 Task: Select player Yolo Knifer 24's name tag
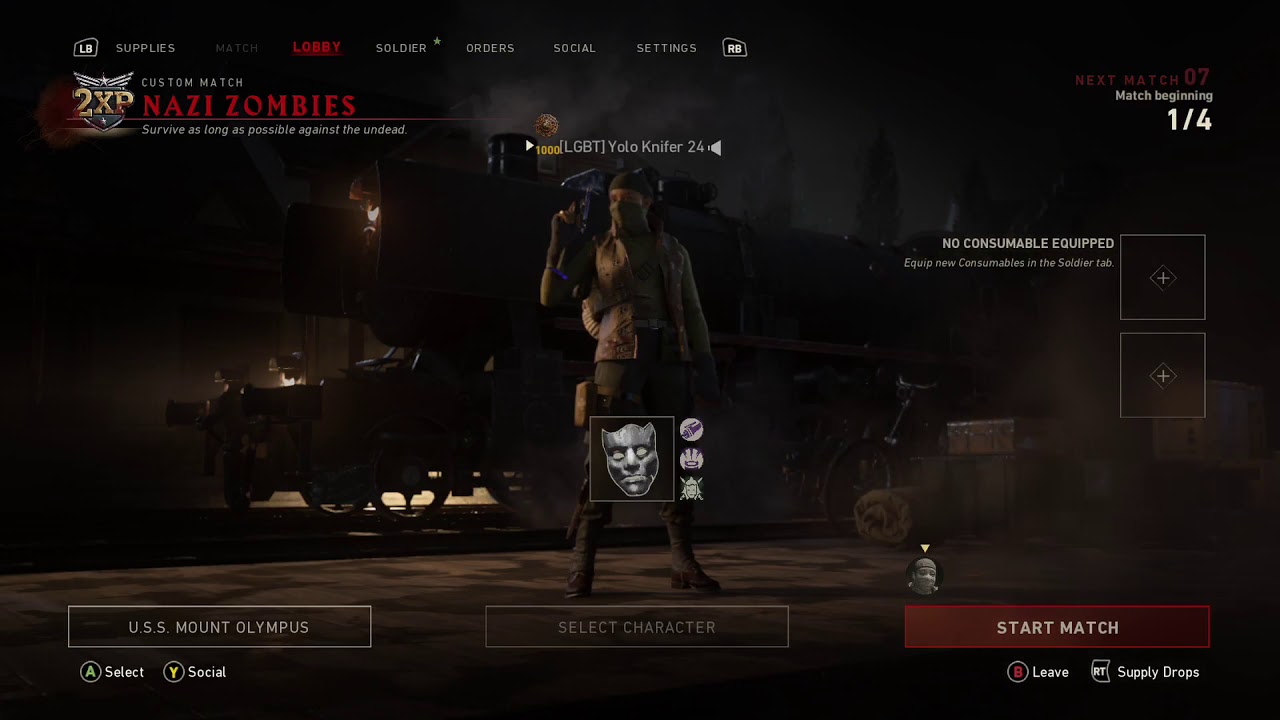coord(631,147)
